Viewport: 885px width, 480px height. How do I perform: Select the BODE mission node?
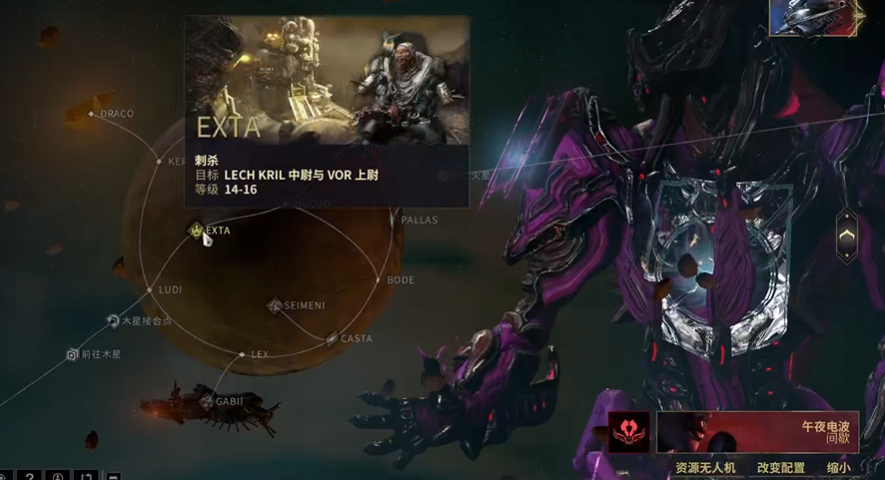tap(377, 280)
